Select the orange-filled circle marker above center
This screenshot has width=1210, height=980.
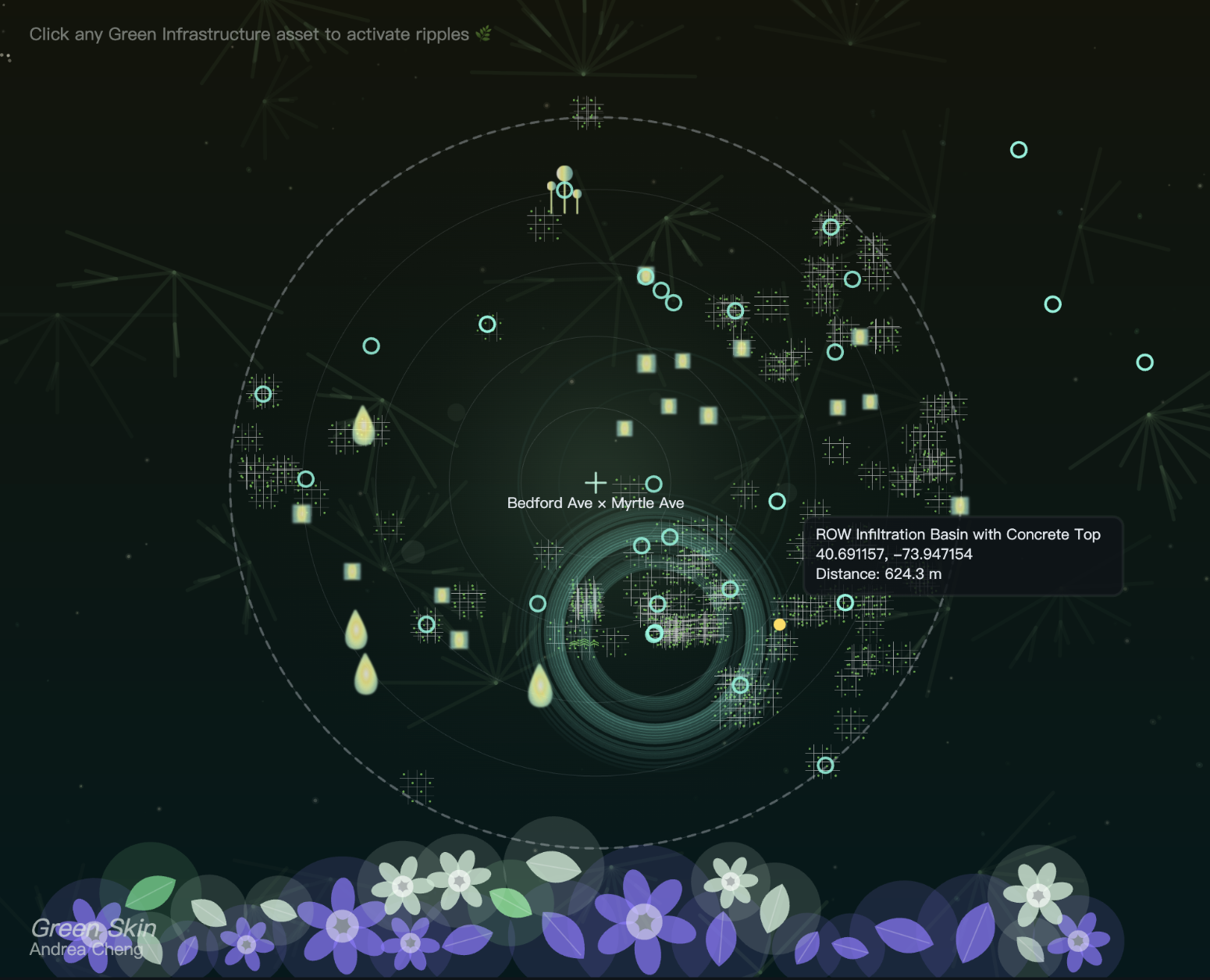pos(644,276)
